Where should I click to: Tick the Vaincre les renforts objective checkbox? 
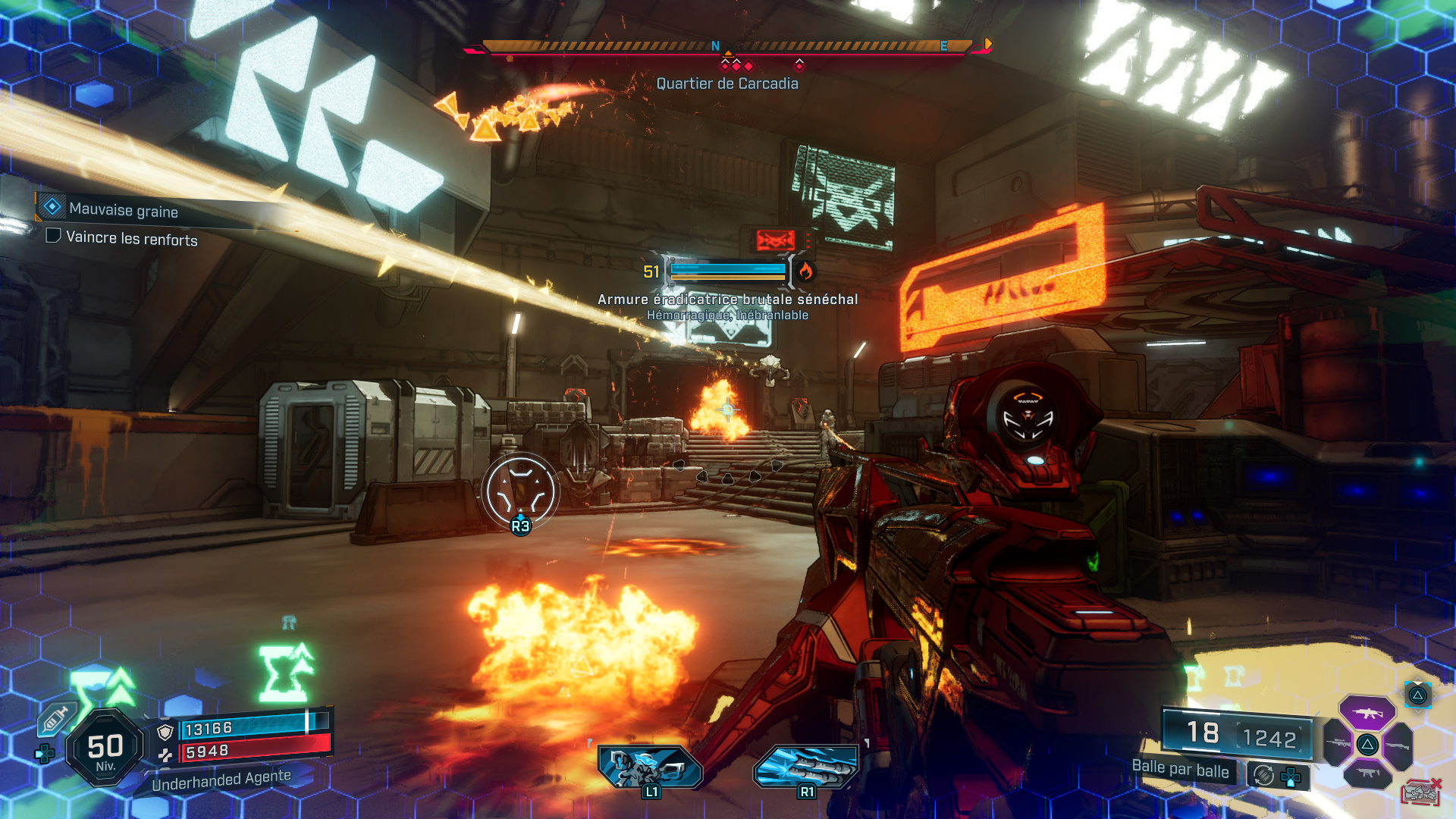(x=53, y=236)
